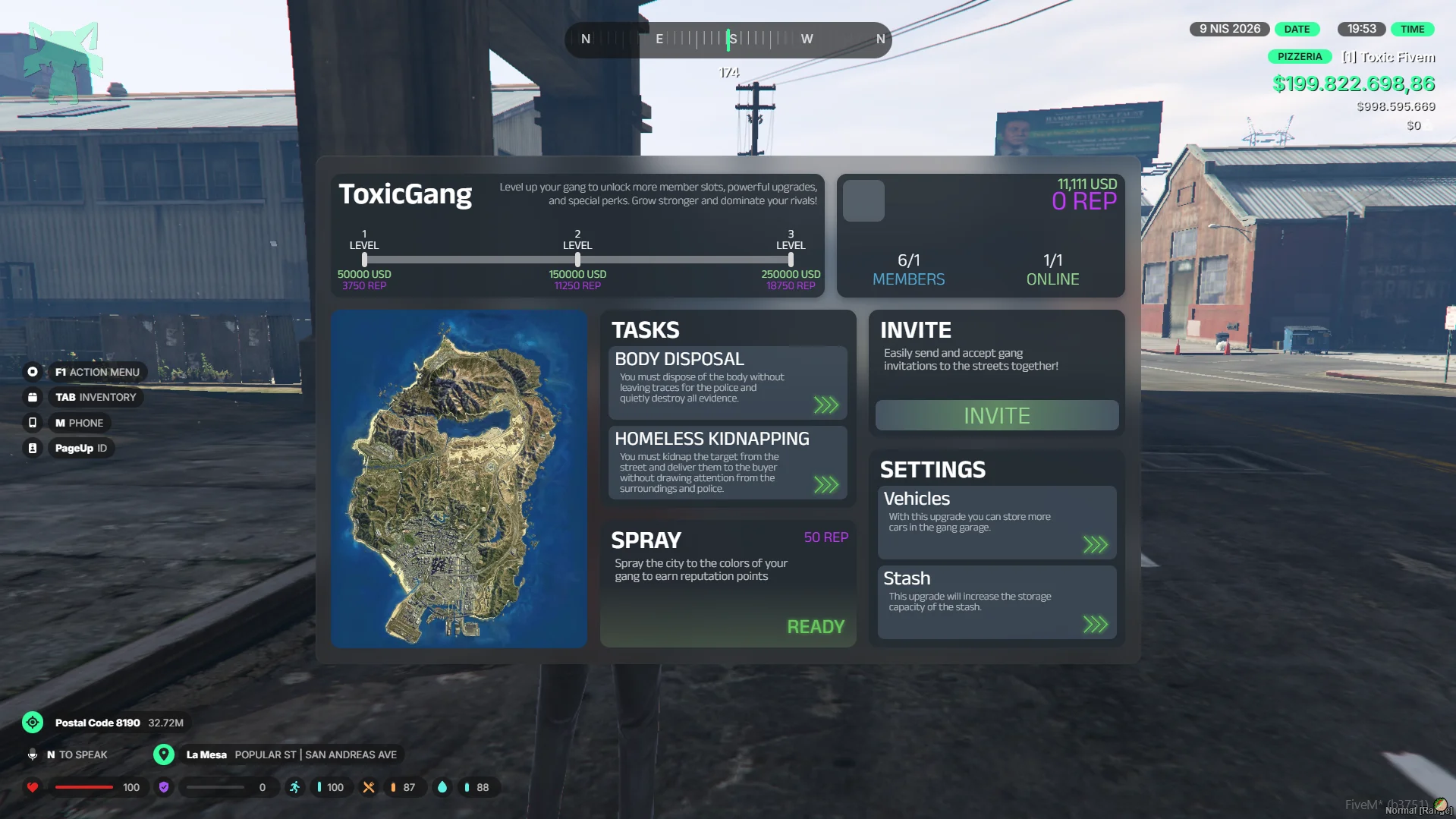This screenshot has height=819, width=1456.
Task: Select the Level 3 progress marker
Action: tap(791, 260)
